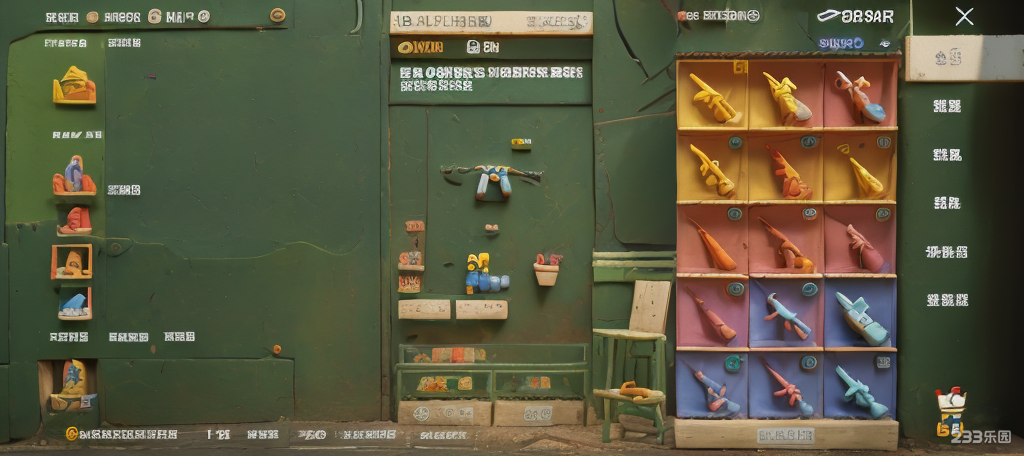The width and height of the screenshot is (1024, 456).
Task: Choose the blue rifle in fourth row middle
Action: pyautogui.click(x=786, y=316)
